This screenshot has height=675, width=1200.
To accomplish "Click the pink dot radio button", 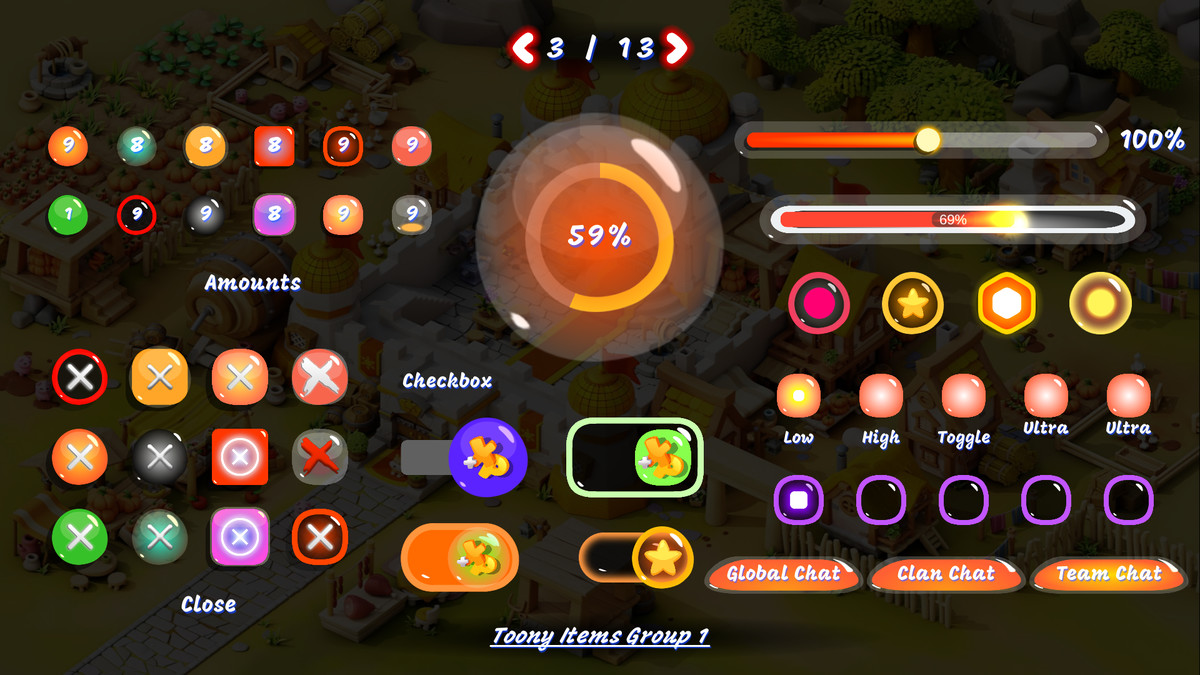I will 819,303.
